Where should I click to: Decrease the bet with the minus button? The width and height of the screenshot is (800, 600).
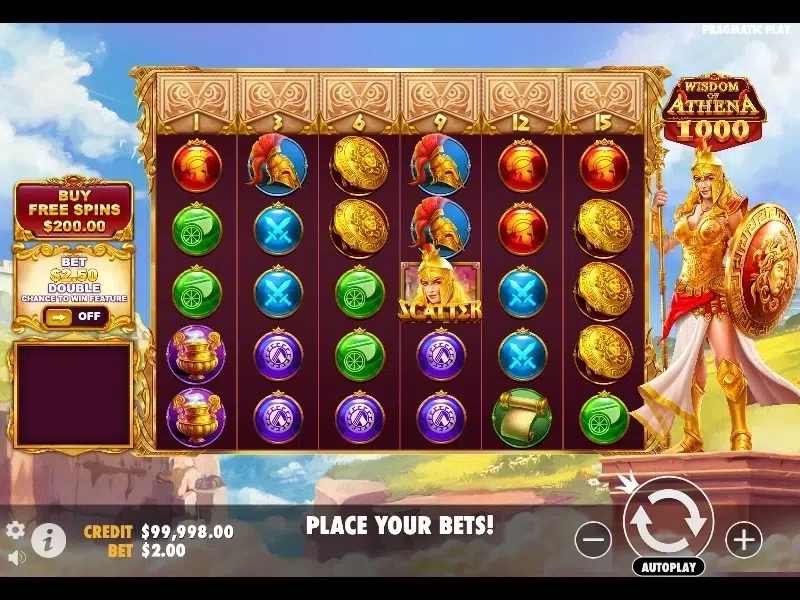[x=593, y=540]
